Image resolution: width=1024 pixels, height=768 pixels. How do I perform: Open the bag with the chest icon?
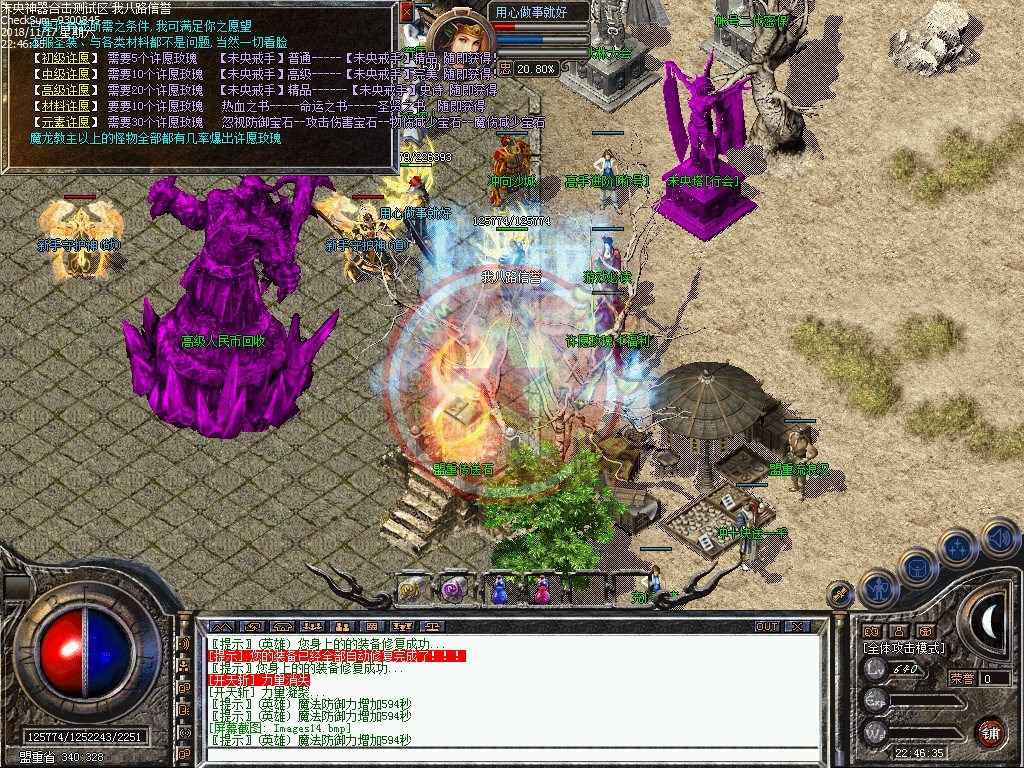tap(918, 568)
